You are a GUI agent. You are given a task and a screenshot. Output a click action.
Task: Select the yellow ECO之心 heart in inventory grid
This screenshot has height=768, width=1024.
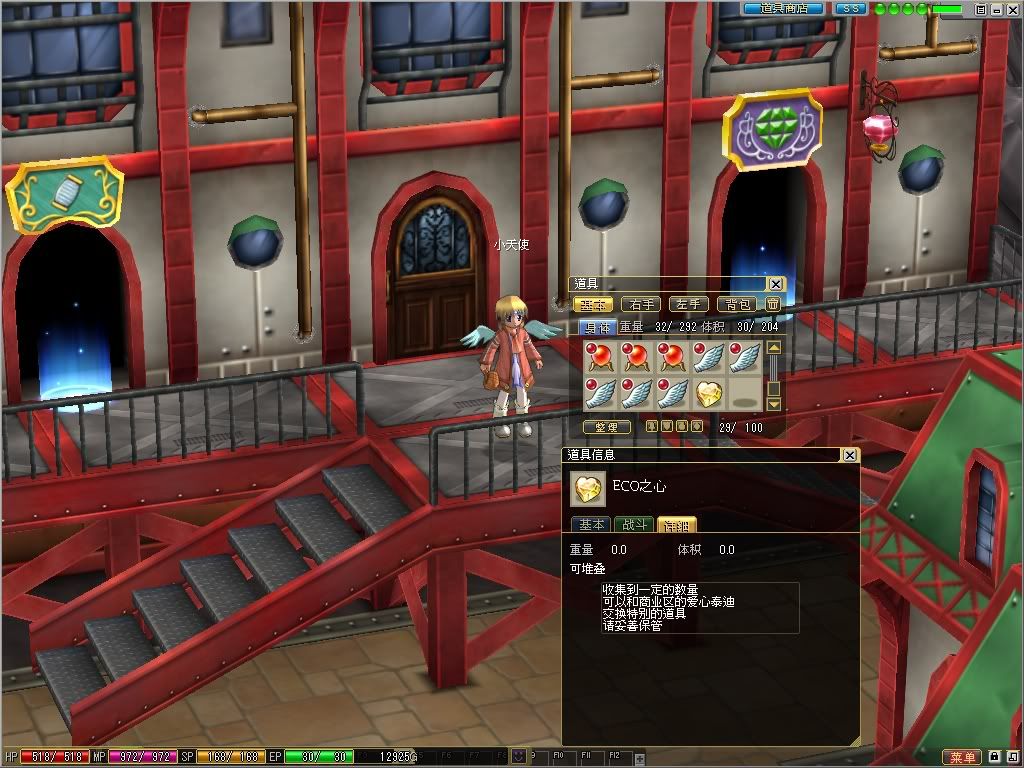[x=709, y=393]
